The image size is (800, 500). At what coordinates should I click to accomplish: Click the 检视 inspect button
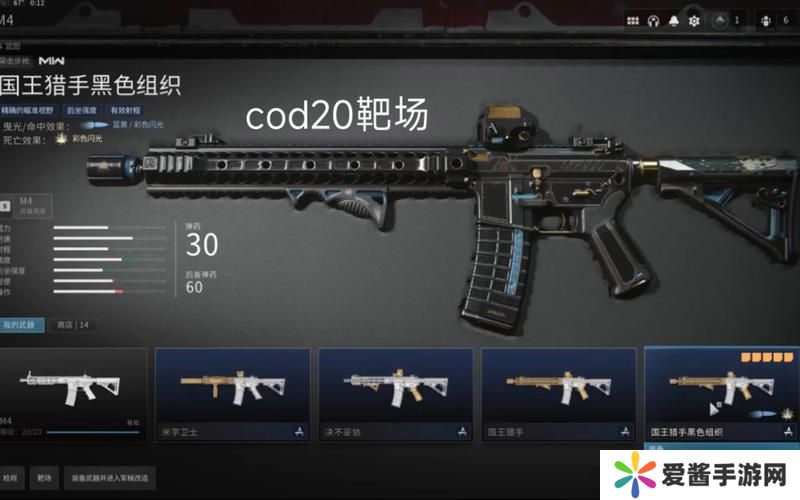pyautogui.click(x=11, y=477)
